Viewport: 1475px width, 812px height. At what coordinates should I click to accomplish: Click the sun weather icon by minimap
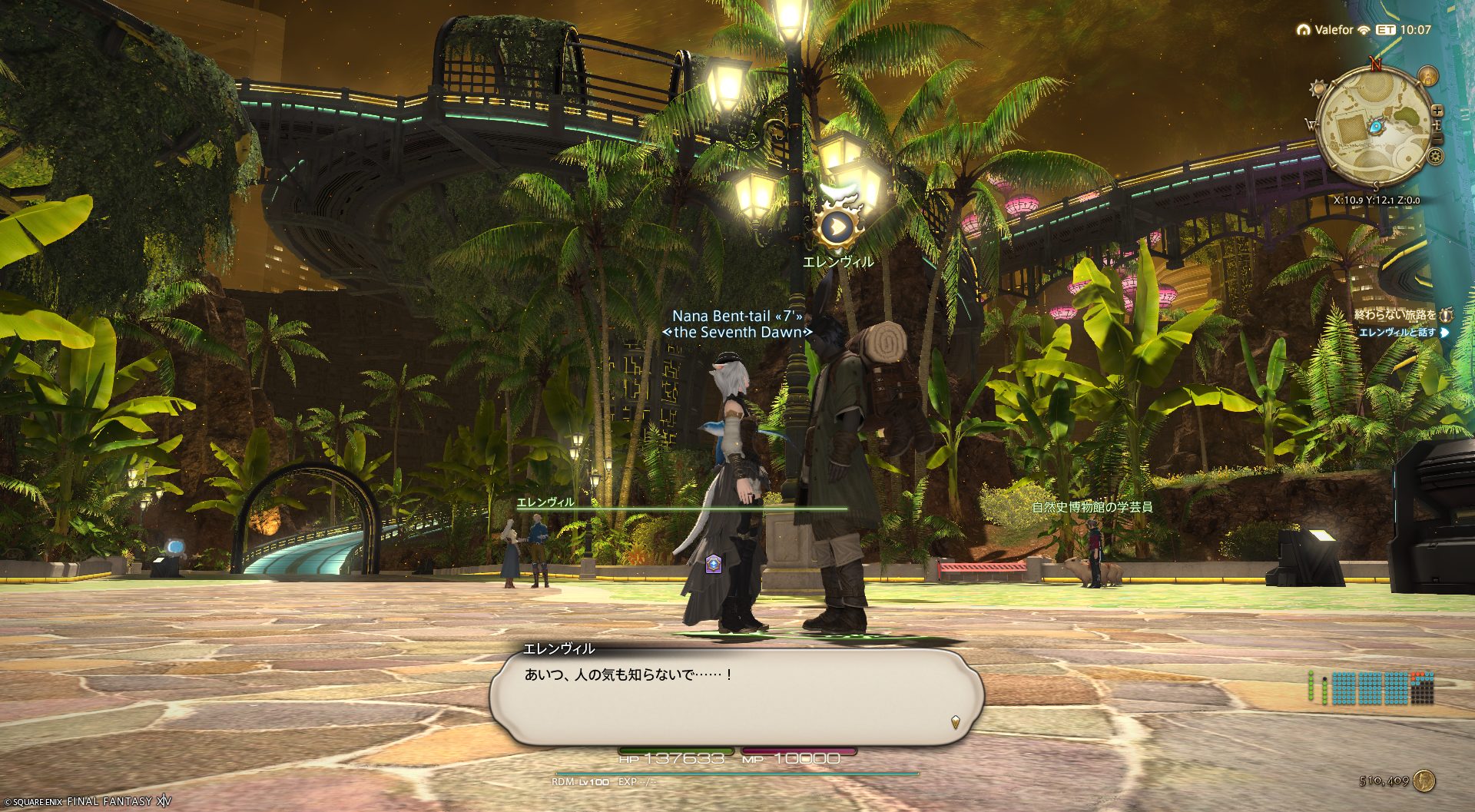point(1318,88)
